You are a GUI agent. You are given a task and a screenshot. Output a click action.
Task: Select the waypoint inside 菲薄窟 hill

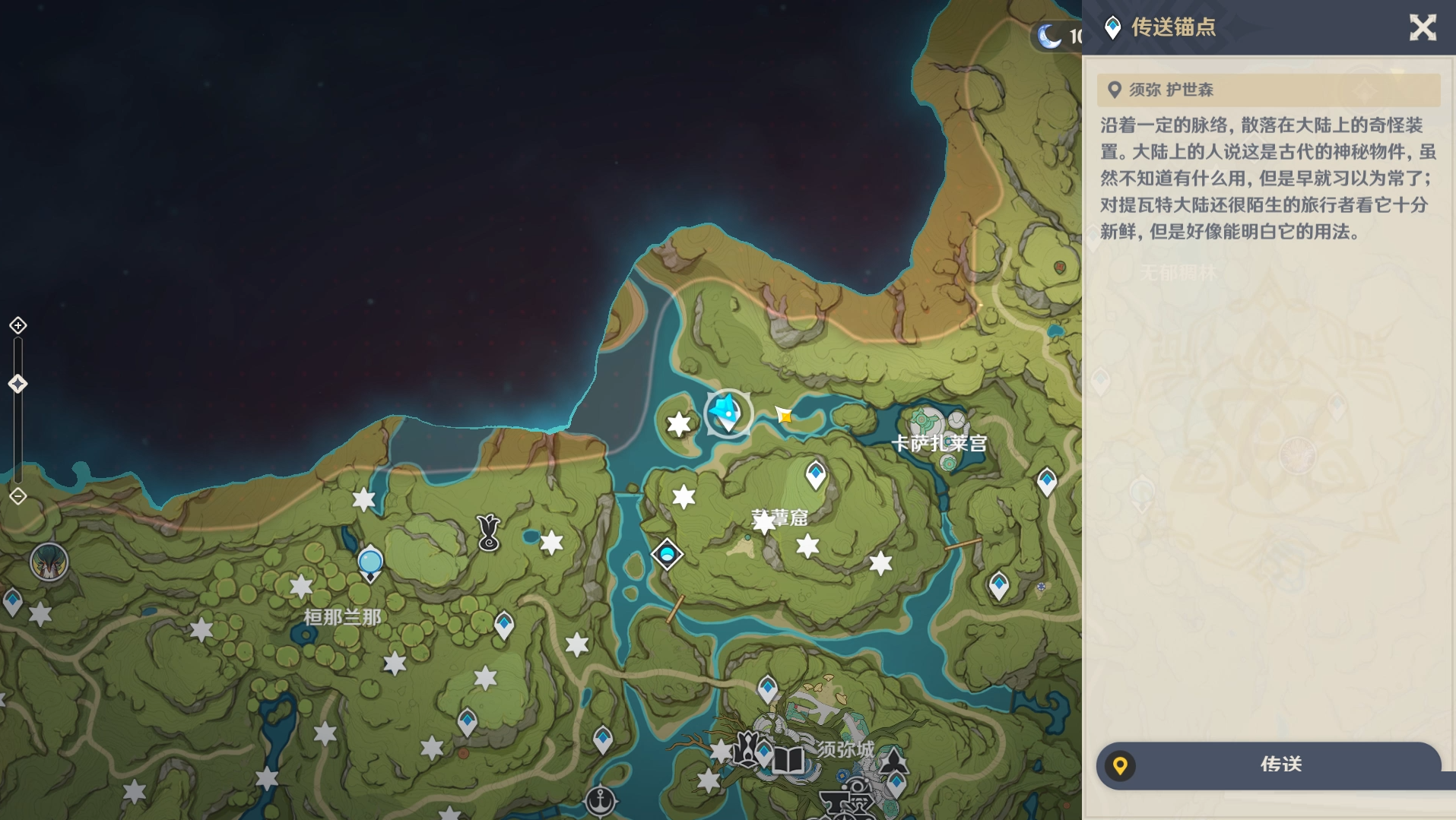tap(816, 475)
